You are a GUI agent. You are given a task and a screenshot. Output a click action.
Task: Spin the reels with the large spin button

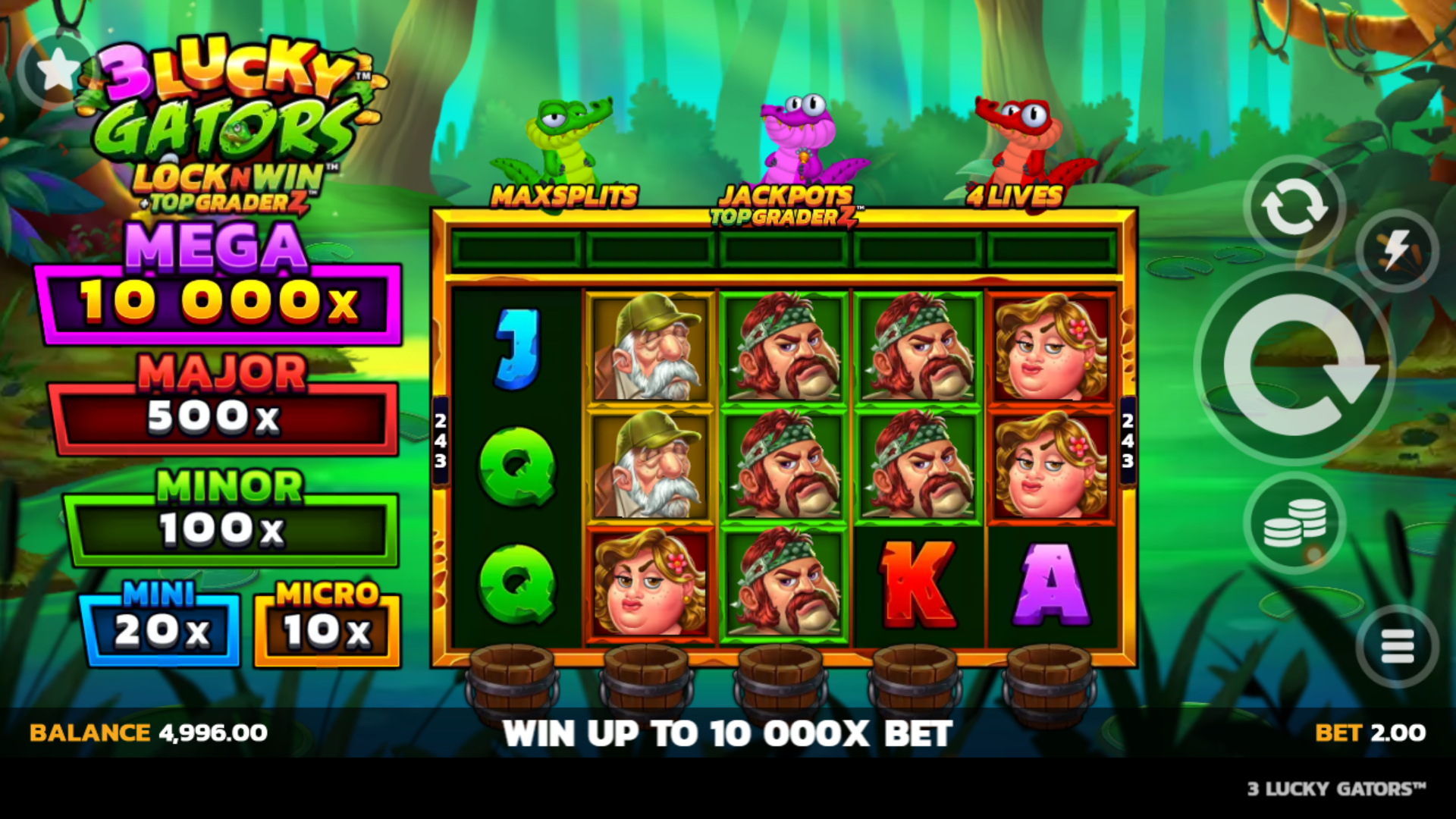(1295, 365)
